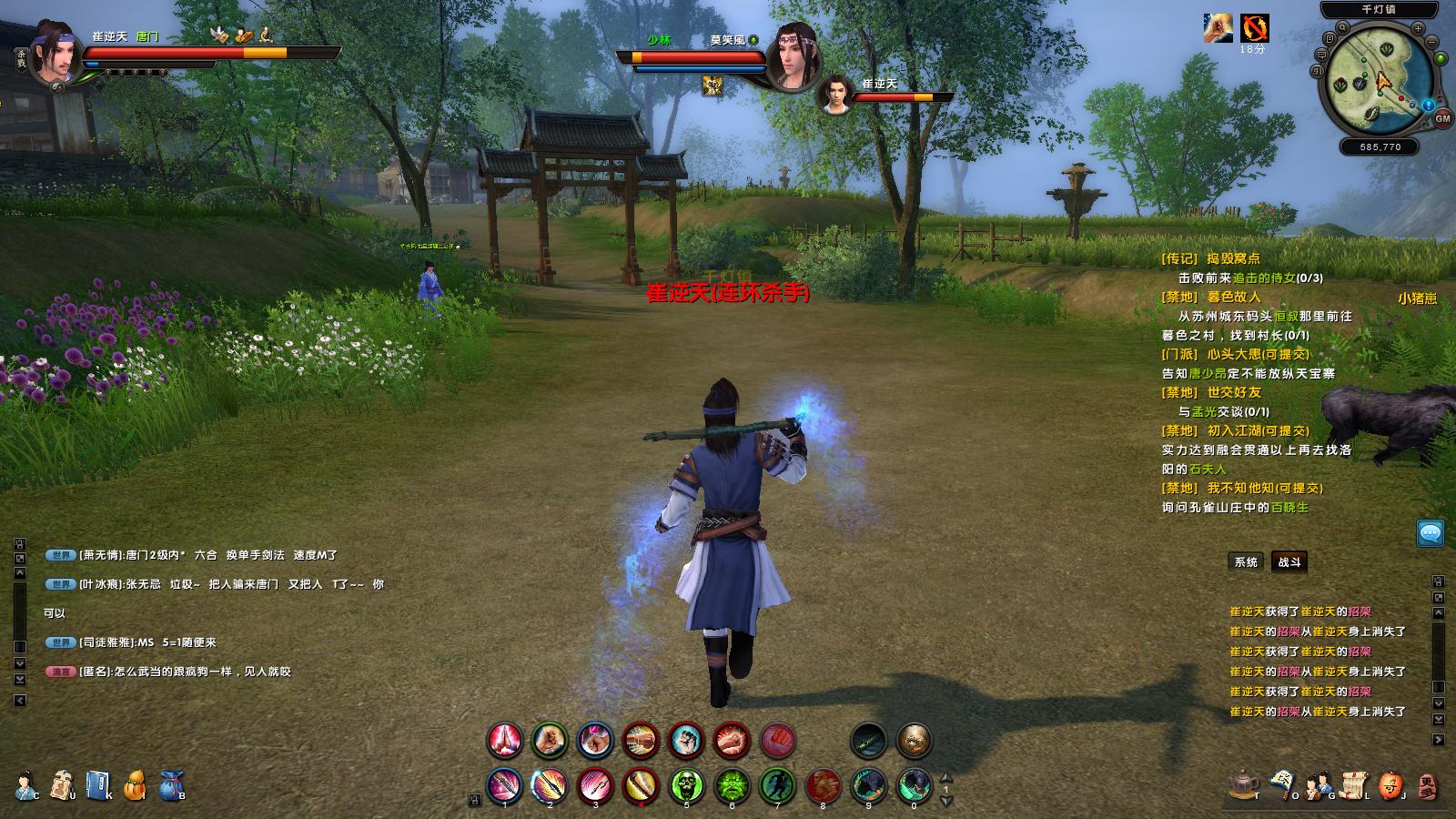
Task: Click the target portrait of 莫笑風
Action: 792,58
